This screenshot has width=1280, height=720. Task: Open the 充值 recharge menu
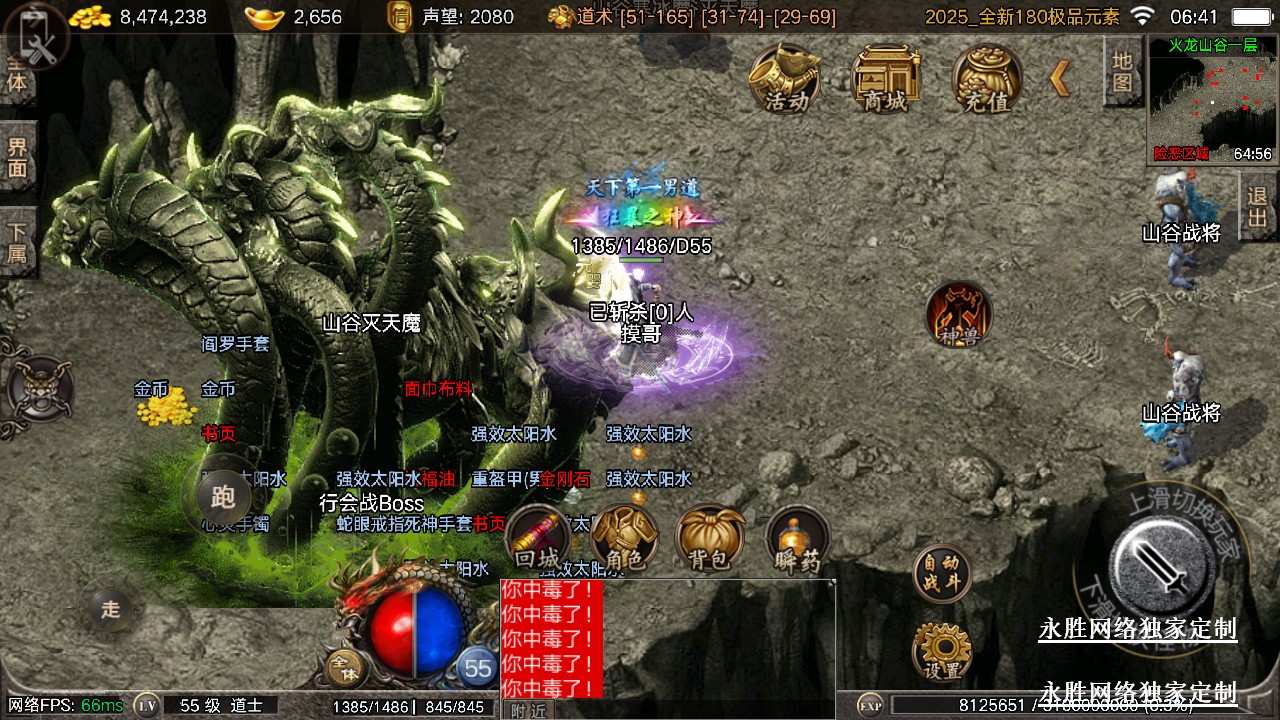click(986, 78)
